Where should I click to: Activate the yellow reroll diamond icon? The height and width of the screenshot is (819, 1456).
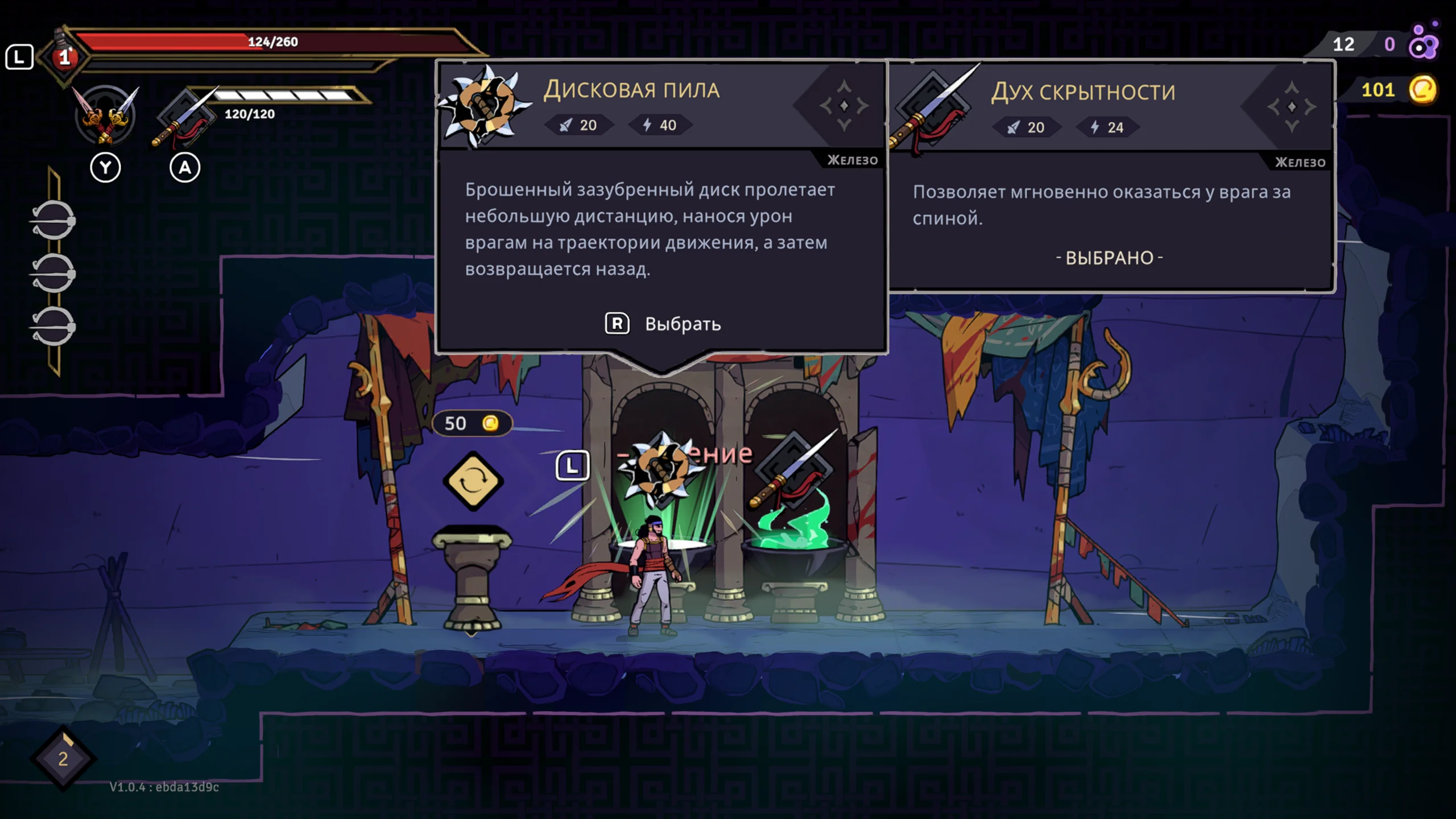[x=473, y=481]
